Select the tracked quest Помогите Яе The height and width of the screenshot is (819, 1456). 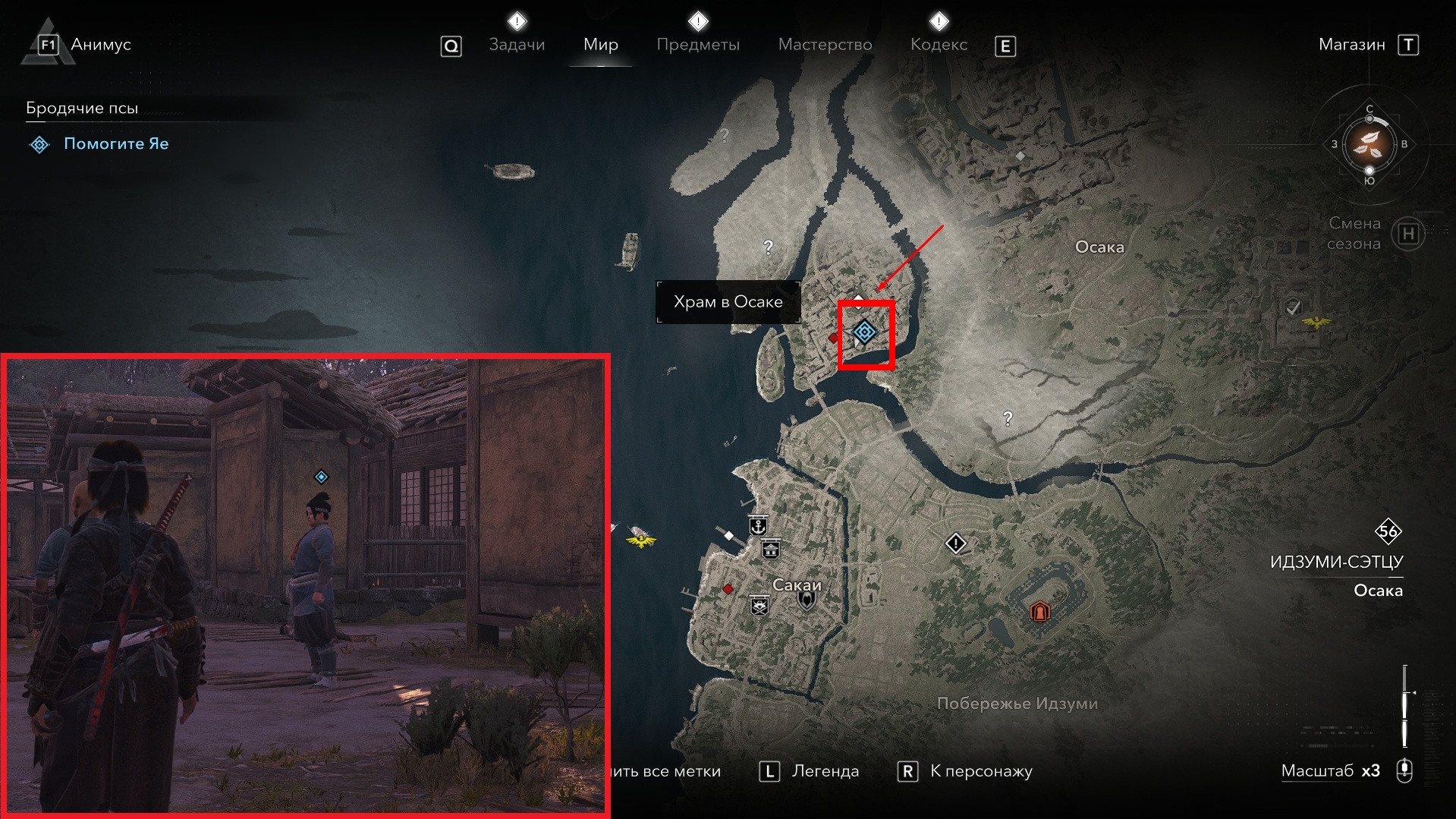click(115, 143)
